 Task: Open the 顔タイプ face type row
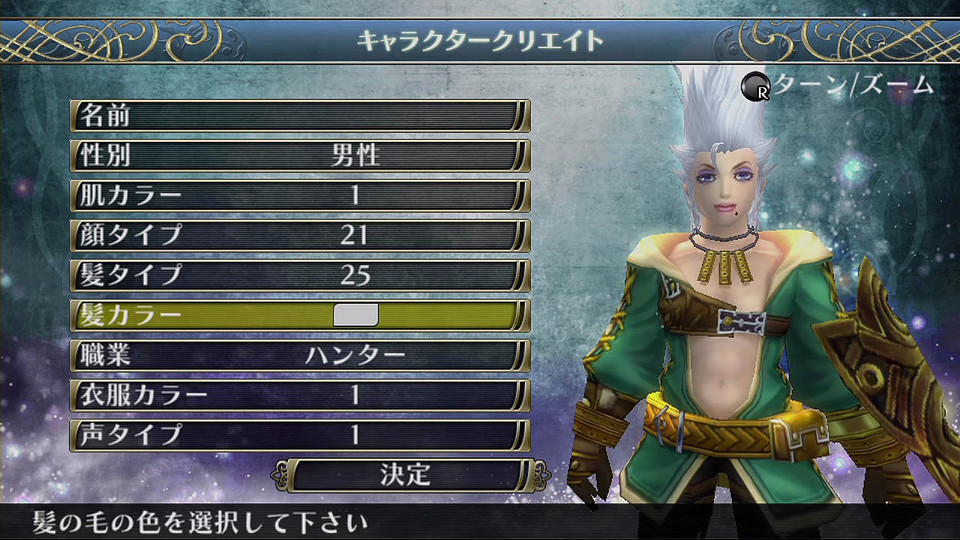pyautogui.click(x=300, y=235)
